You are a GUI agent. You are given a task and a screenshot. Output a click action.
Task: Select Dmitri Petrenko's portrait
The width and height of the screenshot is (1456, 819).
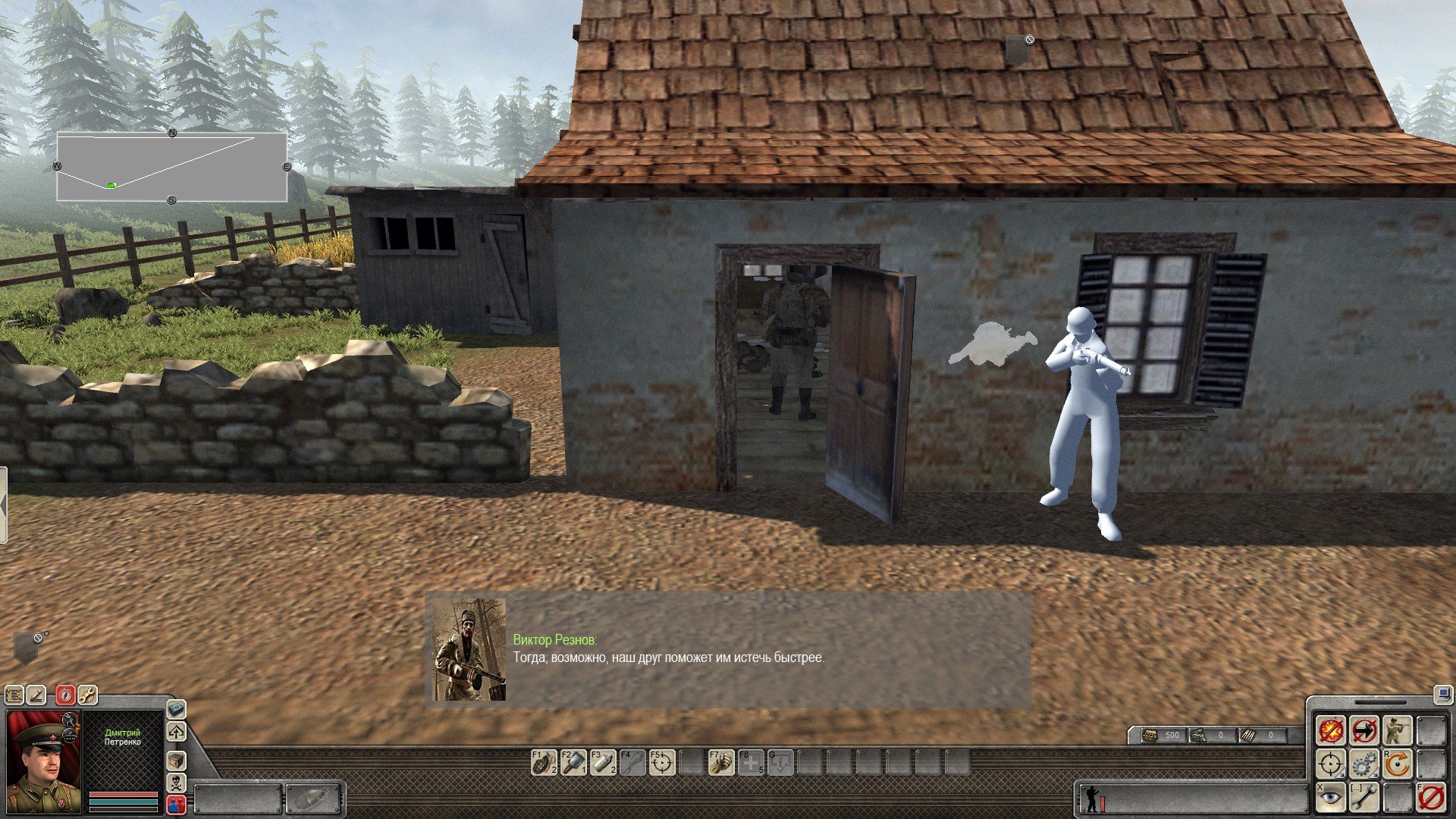point(43,761)
